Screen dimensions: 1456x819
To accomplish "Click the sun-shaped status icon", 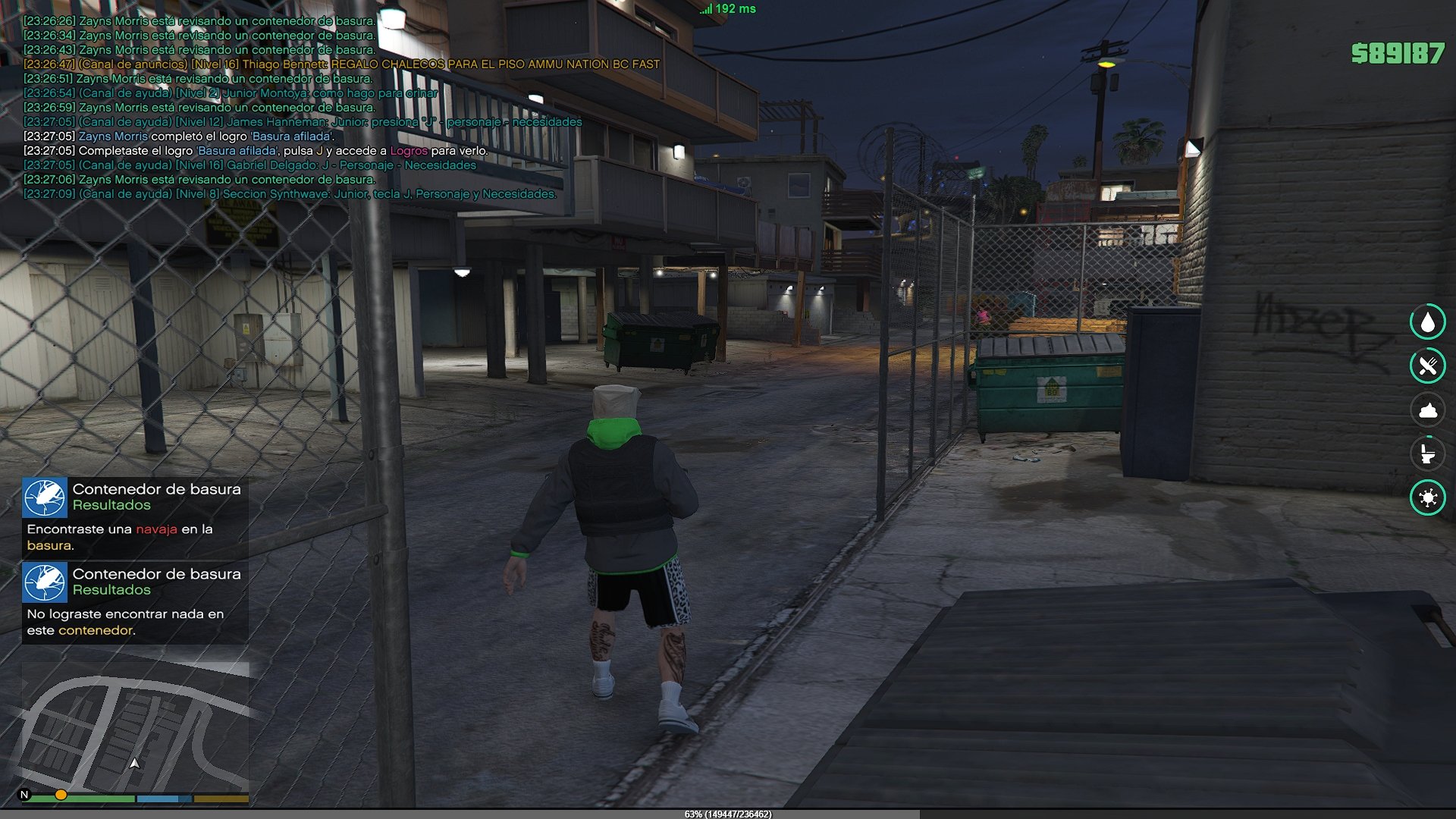I will coord(1427,498).
